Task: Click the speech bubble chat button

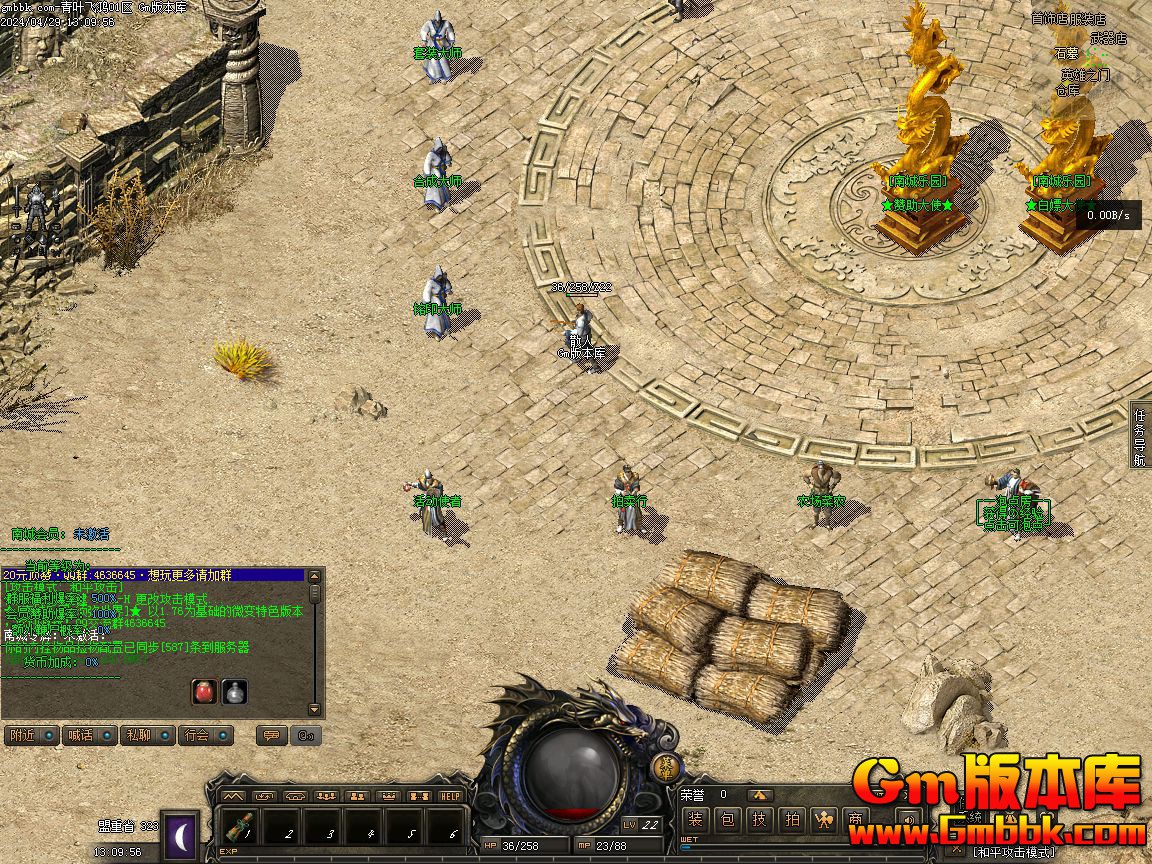Action: coord(269,735)
